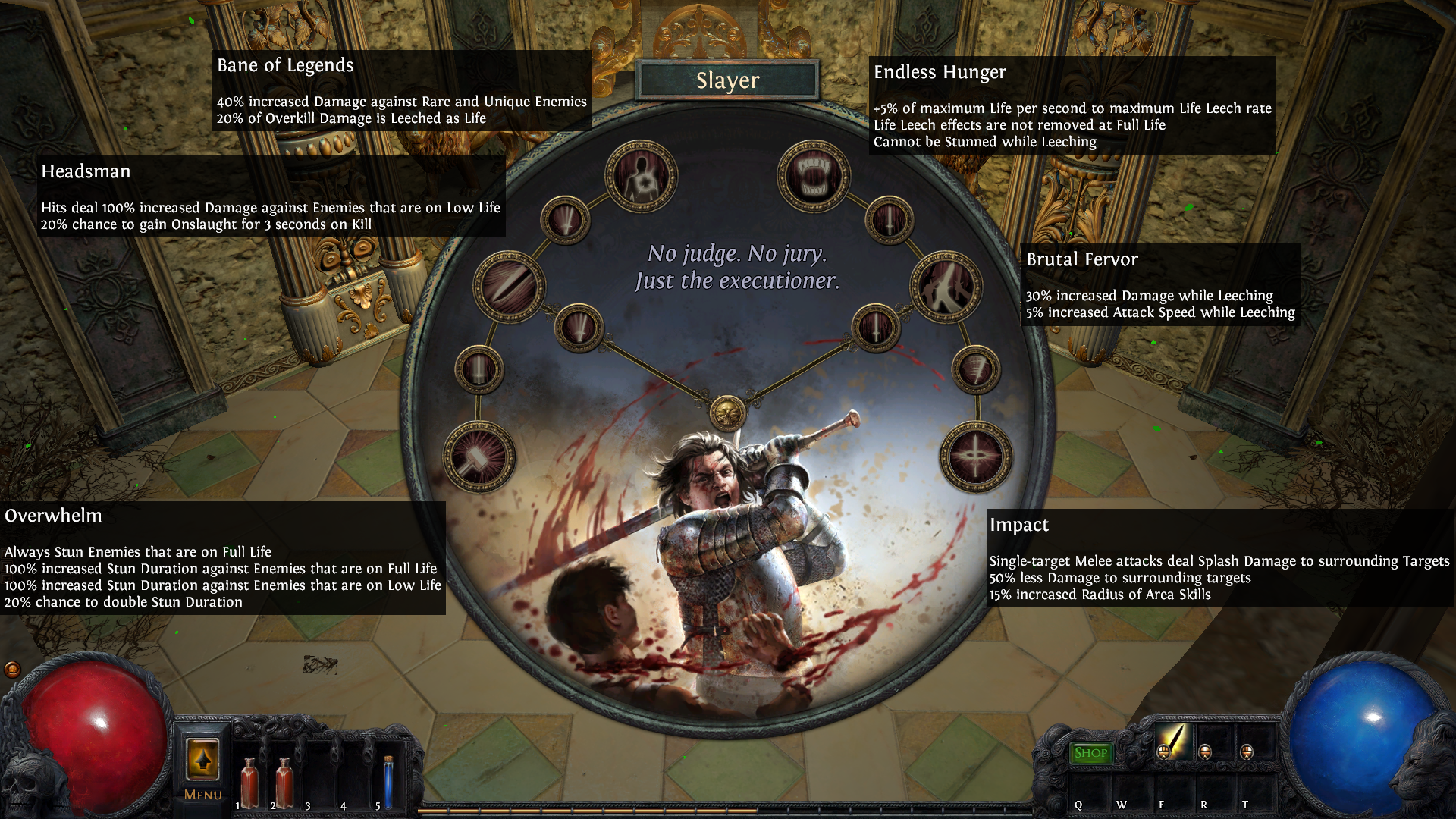This screenshot has width=1456, height=819.
Task: Allocate the Endless Hunger fanged-mouth node
Action: tap(814, 177)
